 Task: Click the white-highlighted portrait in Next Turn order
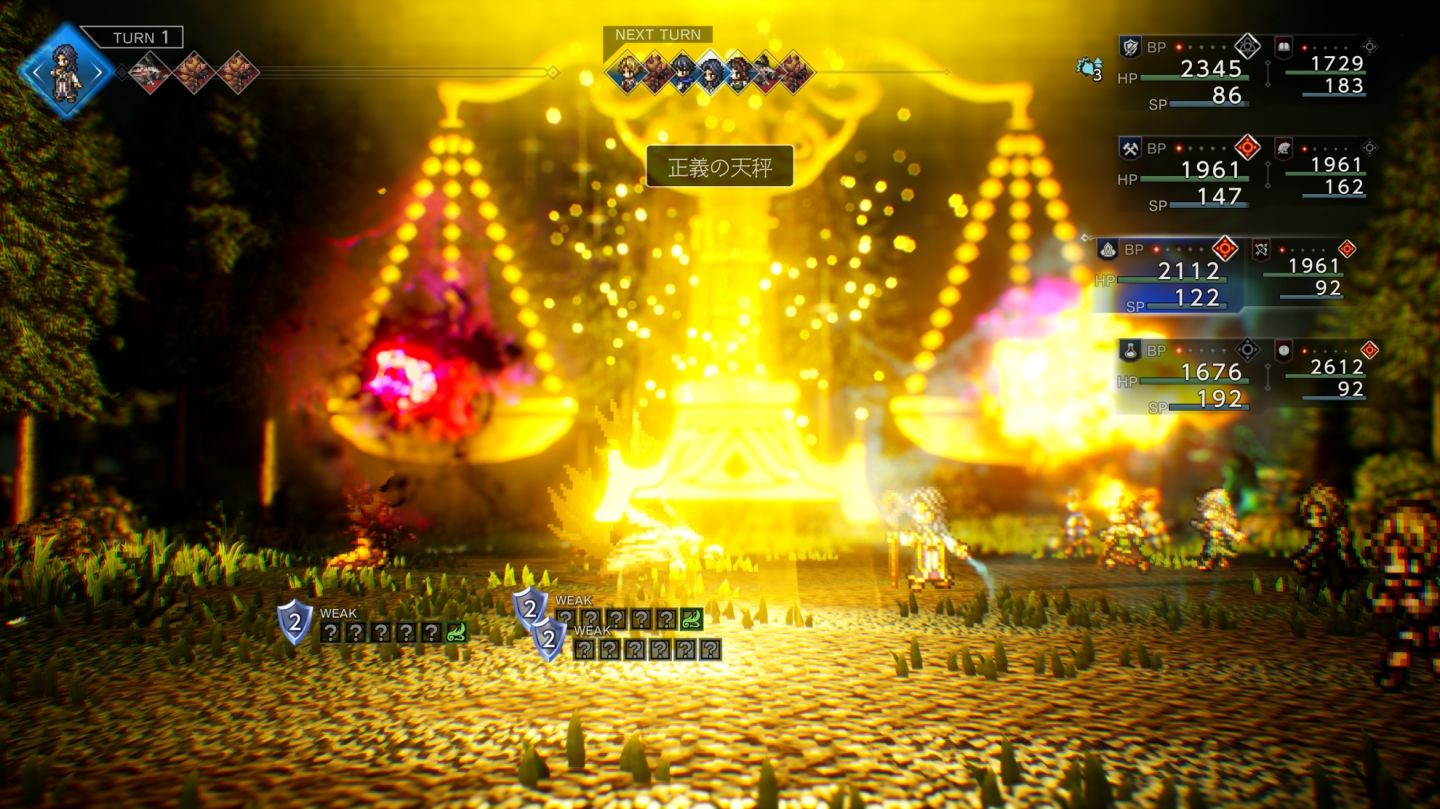709,72
